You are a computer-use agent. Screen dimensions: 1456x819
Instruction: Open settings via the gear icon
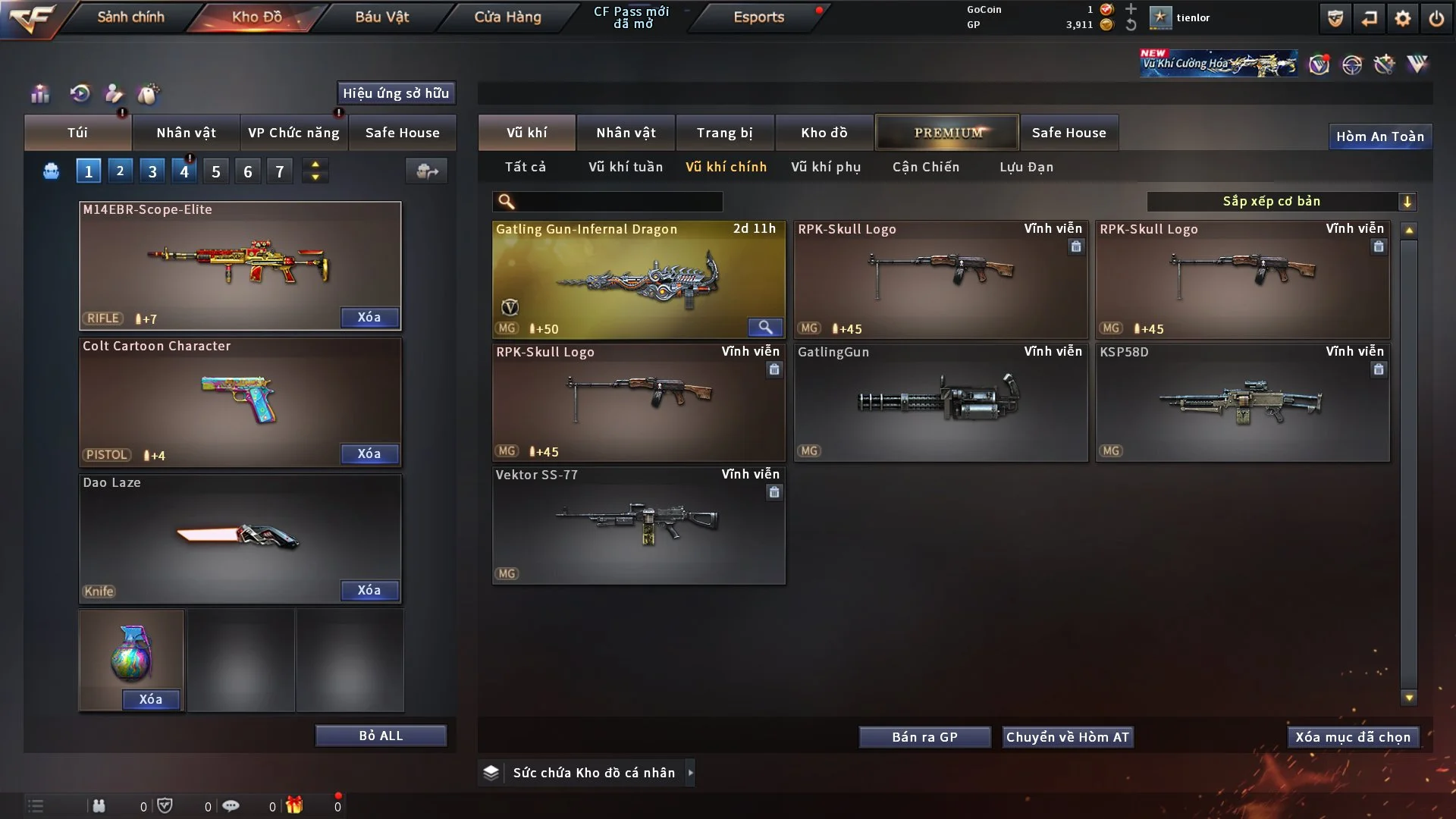coord(1403,18)
